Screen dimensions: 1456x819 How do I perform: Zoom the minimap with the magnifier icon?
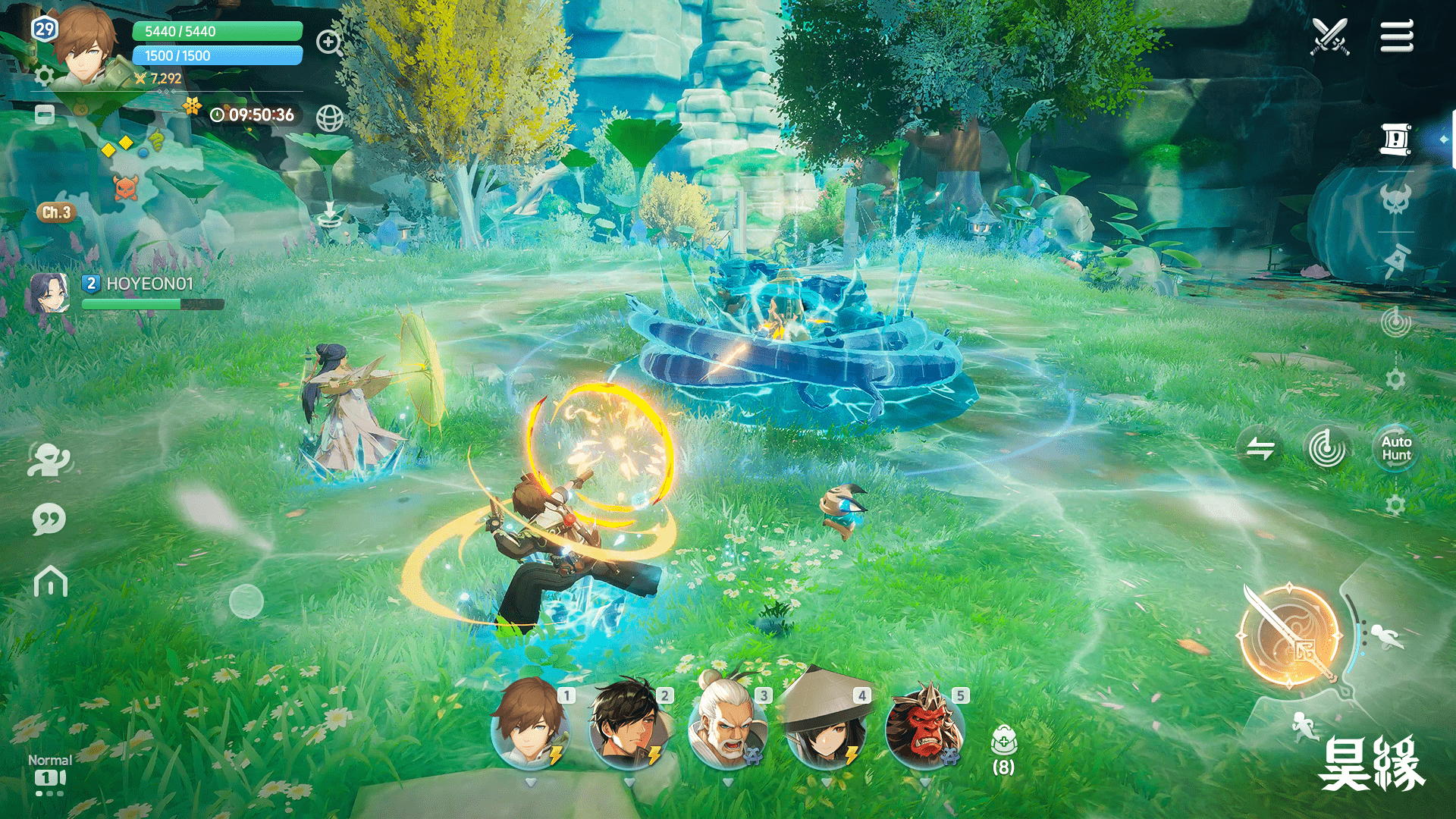click(x=328, y=42)
